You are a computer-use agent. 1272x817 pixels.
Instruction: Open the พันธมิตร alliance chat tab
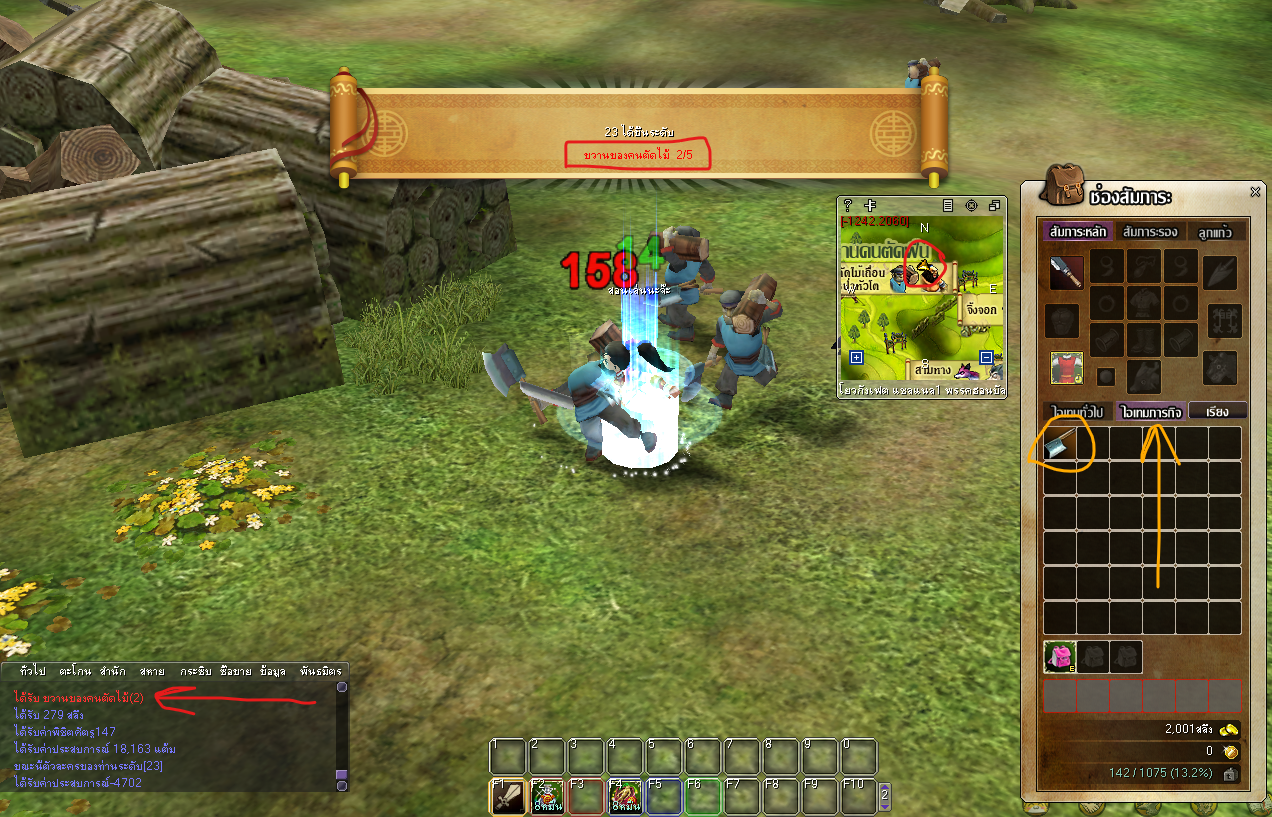click(319, 670)
